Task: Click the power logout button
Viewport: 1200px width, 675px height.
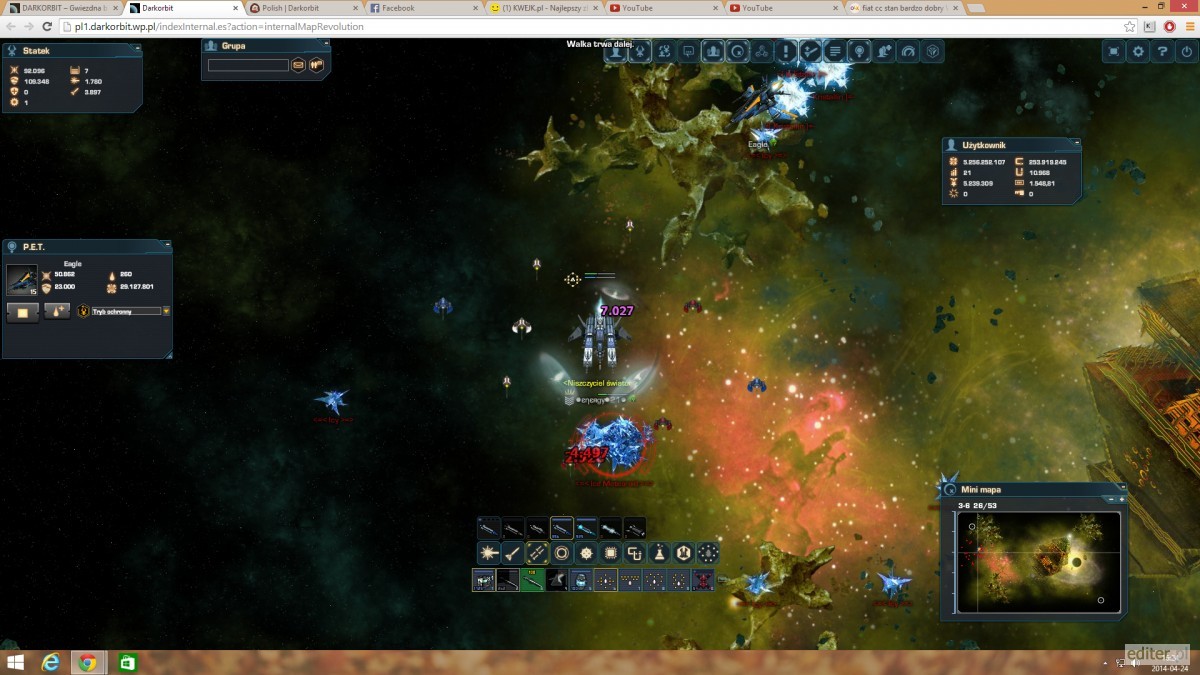Action: point(1186,52)
